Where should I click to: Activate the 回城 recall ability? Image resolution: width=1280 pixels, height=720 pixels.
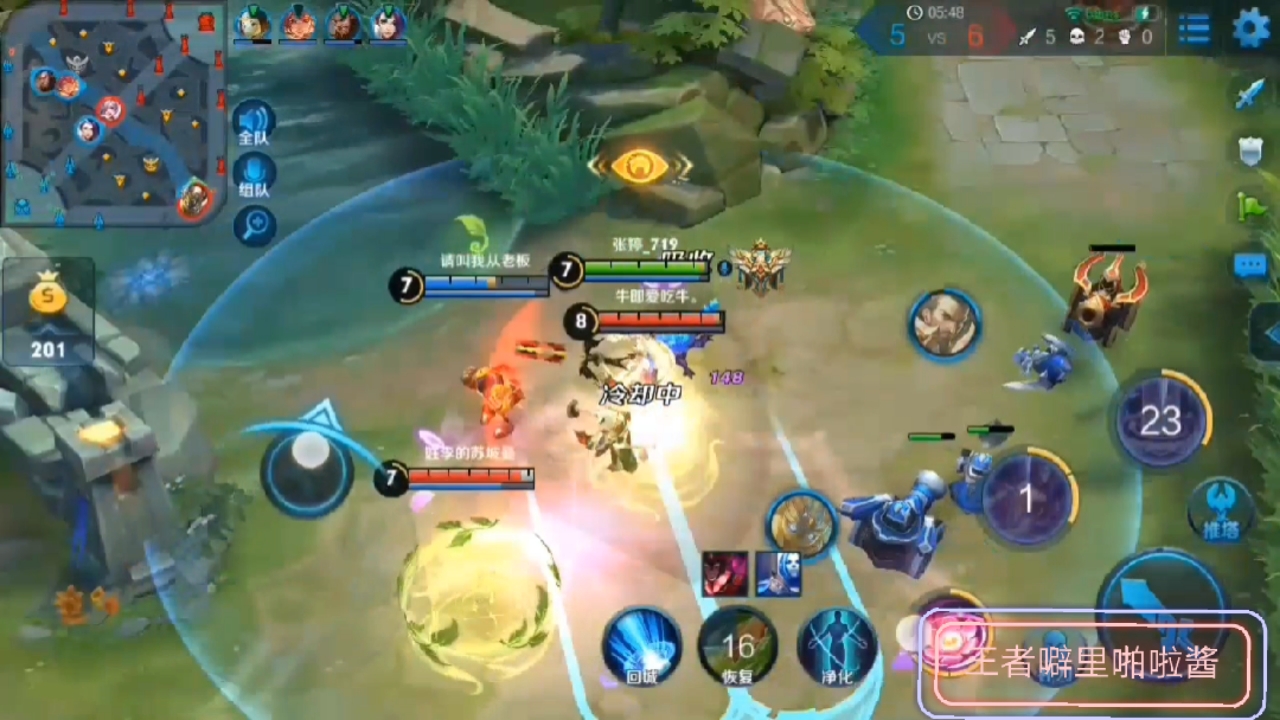click(x=641, y=646)
